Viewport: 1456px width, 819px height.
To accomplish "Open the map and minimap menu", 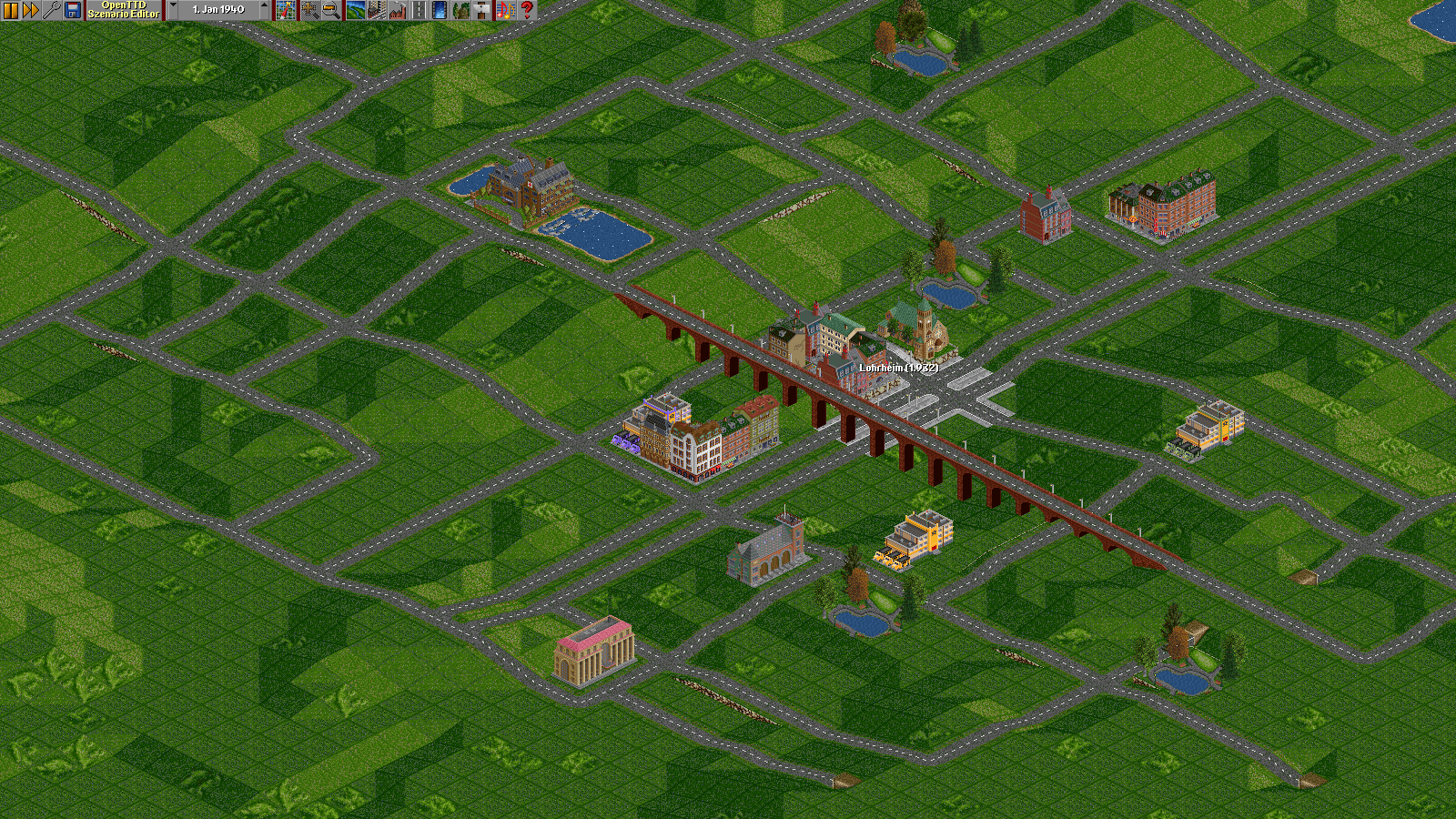I will coord(286,10).
